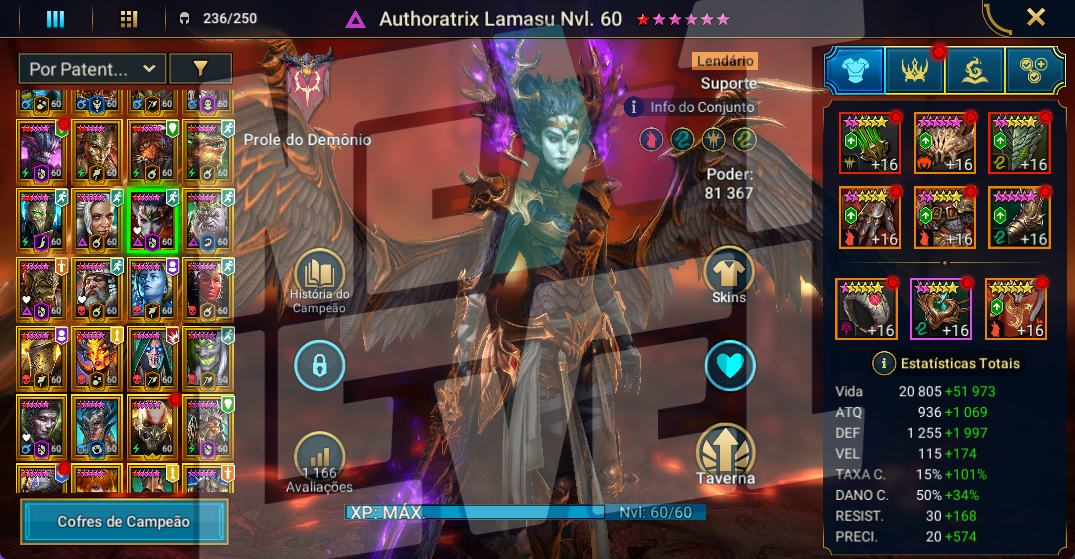Select the equipped boots artifact slot
Screen dimensions: 1075x559
point(1019,217)
